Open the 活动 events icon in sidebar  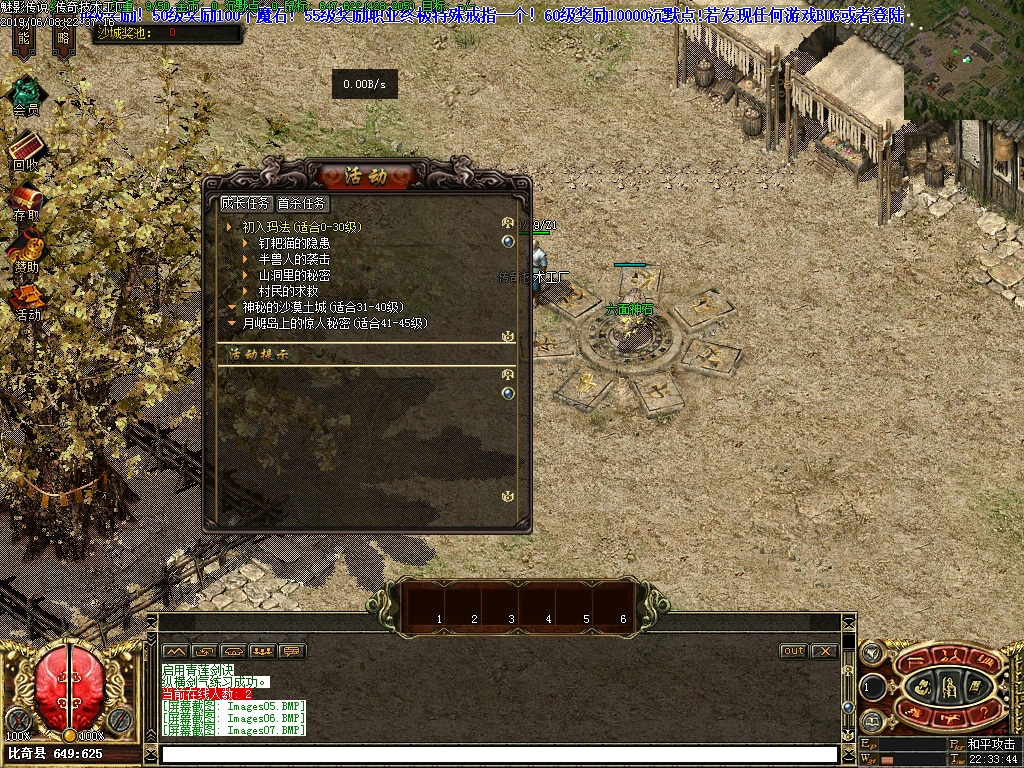[x=27, y=298]
